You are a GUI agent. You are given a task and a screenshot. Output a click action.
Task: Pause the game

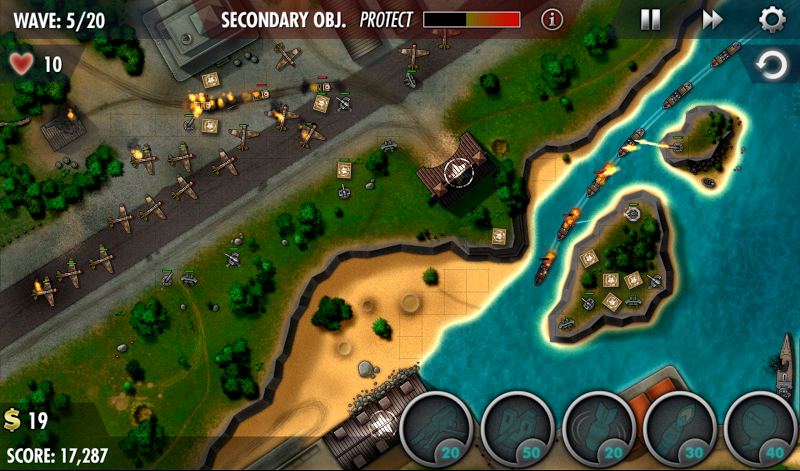click(650, 19)
